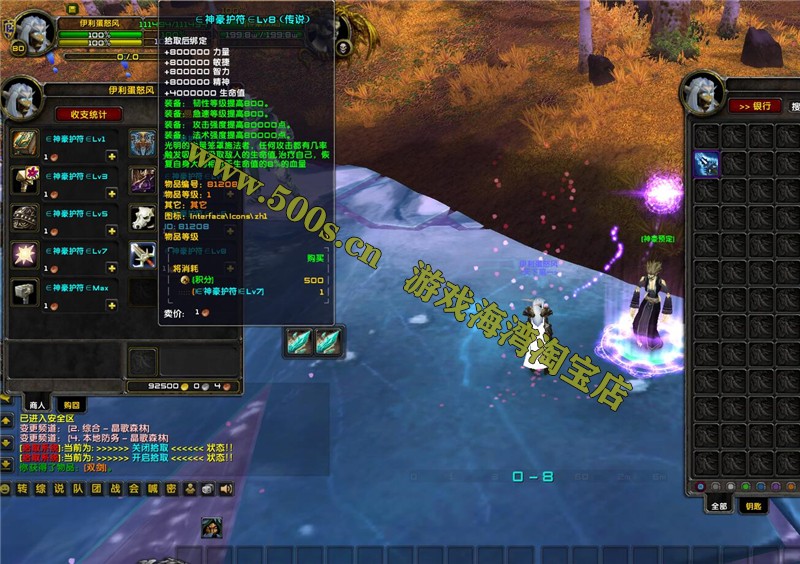Viewport: 800px width, 564px height.
Task: Pick the 神豪护符 Lv5 merchant item
Action: (25, 218)
